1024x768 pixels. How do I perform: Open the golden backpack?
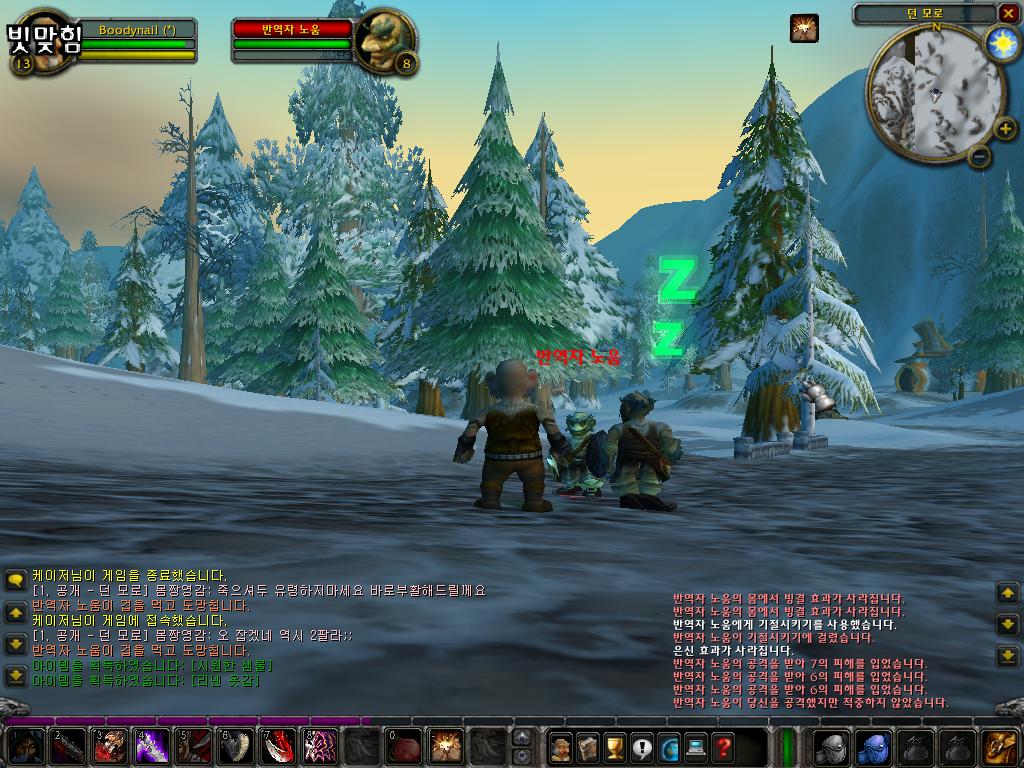[x=1000, y=747]
